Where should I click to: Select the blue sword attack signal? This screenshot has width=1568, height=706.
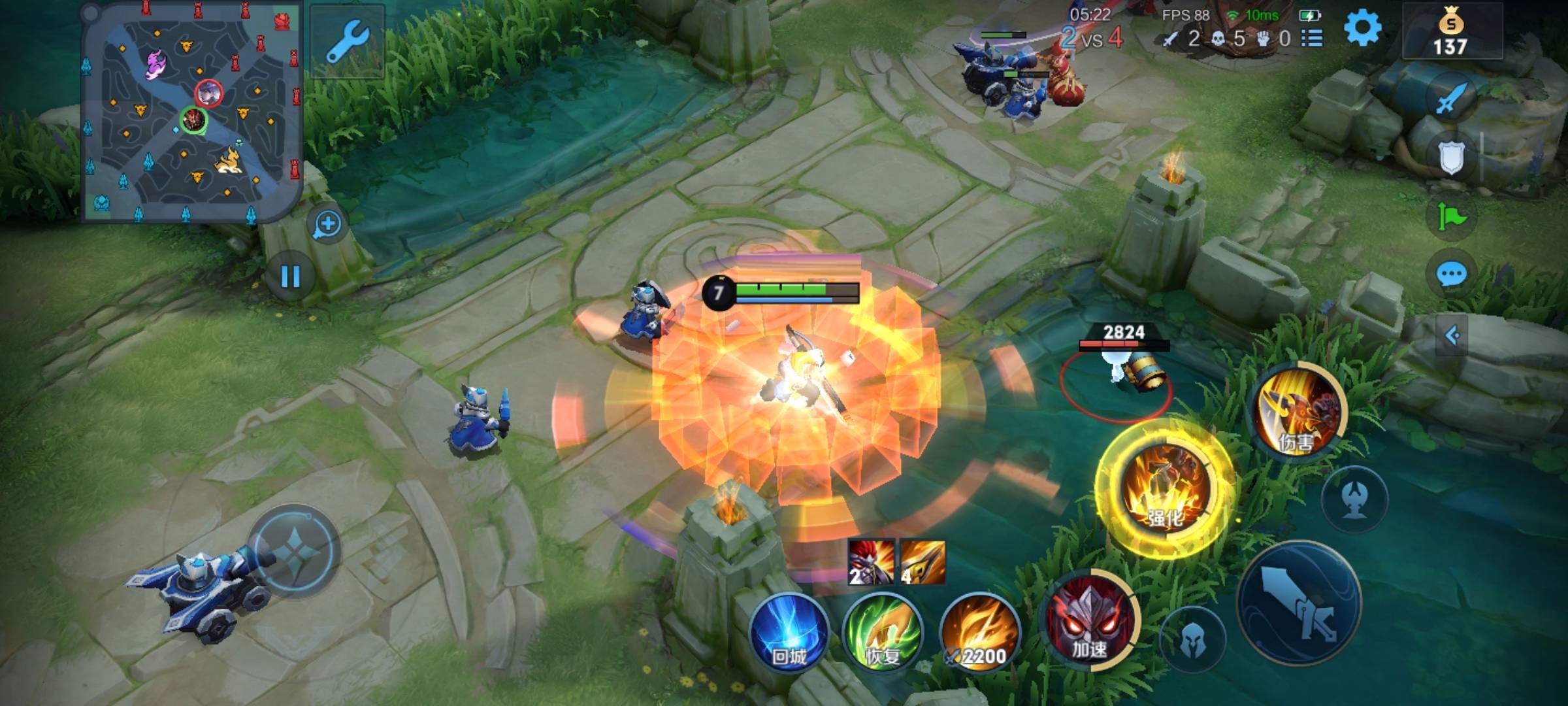click(1451, 99)
